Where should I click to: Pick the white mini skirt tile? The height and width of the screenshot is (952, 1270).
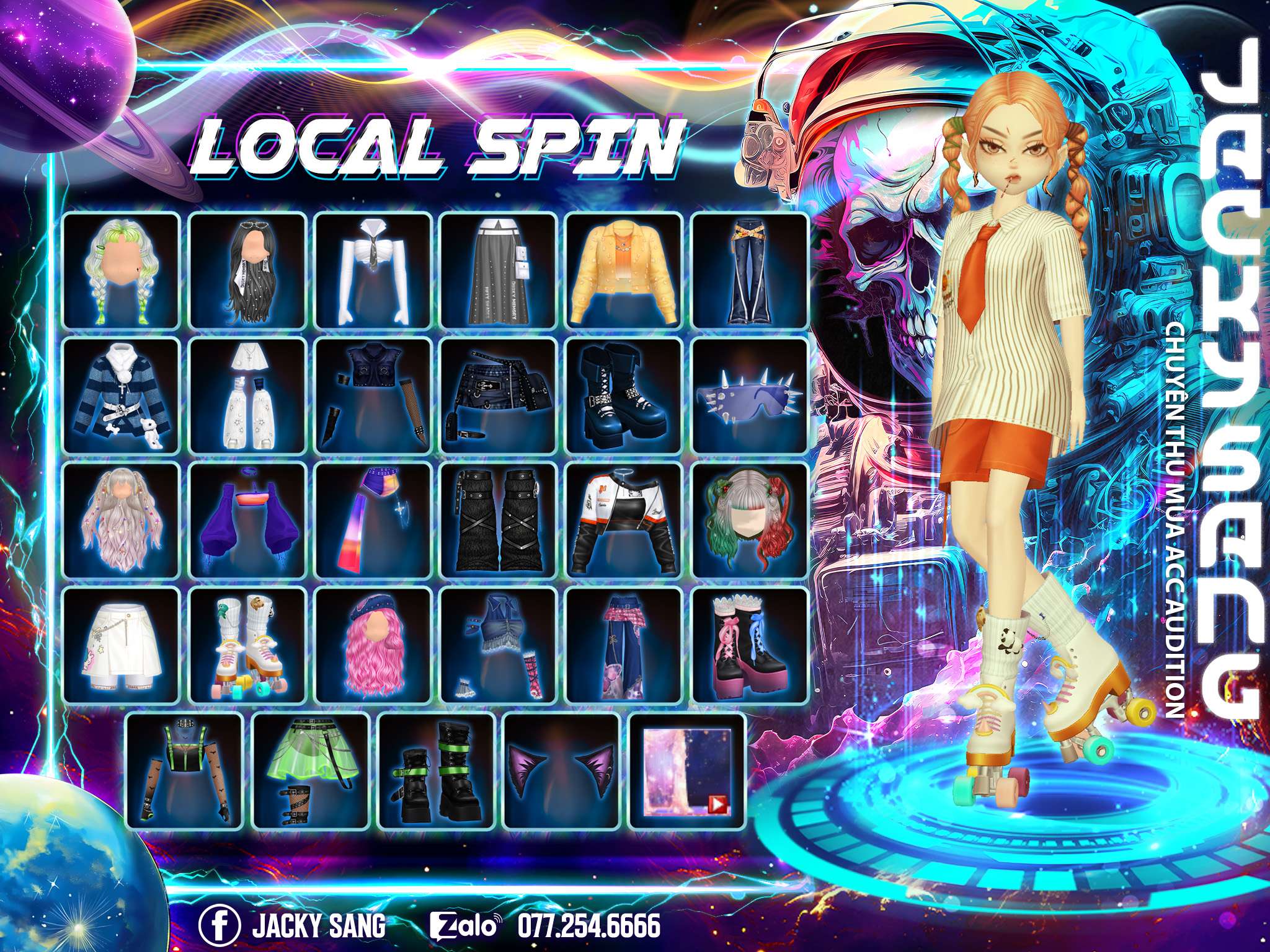[x=122, y=646]
